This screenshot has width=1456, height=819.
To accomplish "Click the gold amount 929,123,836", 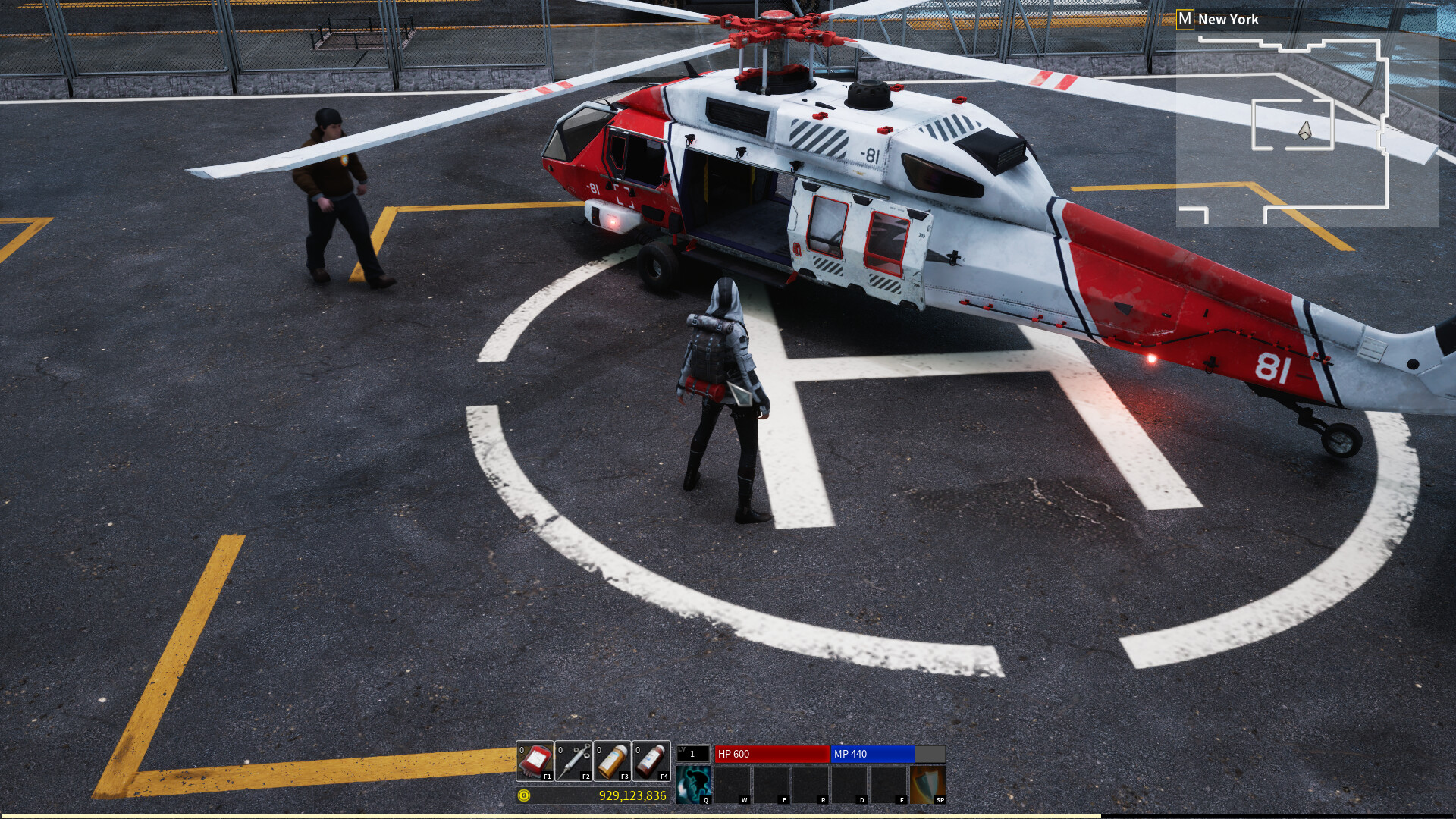I will tap(632, 797).
